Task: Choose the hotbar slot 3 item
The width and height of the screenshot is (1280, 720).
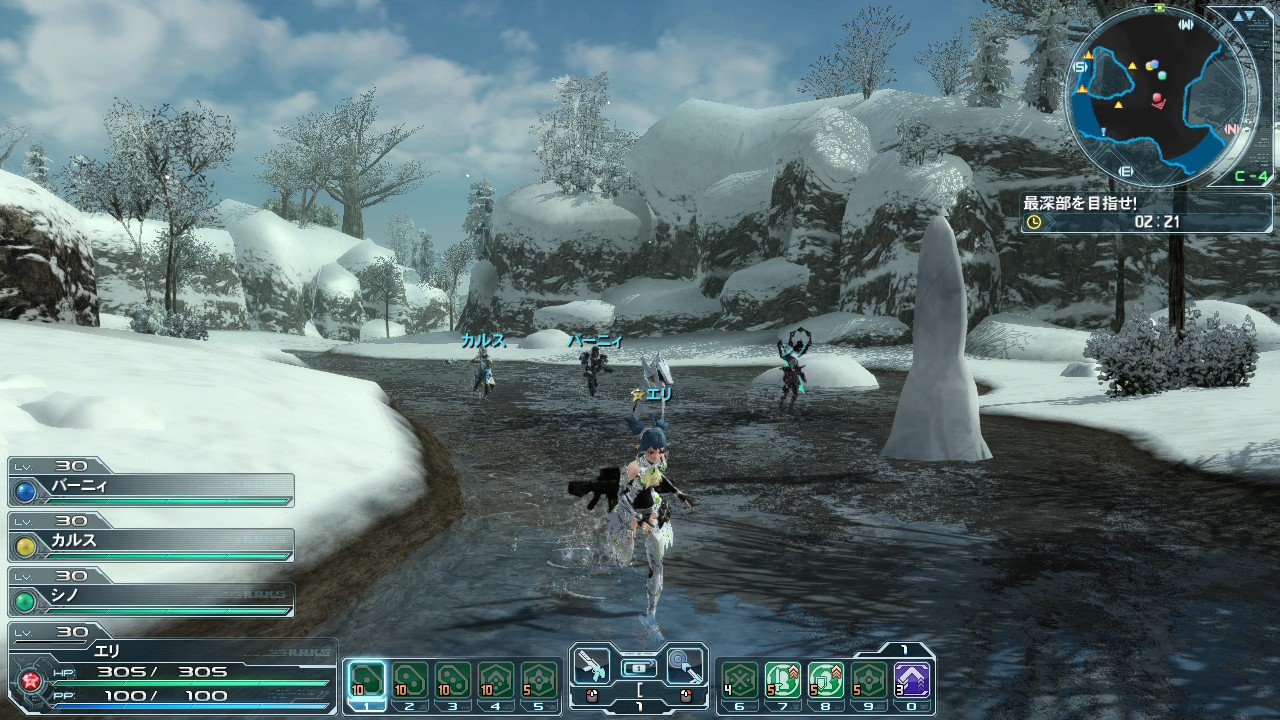Action: [453, 680]
